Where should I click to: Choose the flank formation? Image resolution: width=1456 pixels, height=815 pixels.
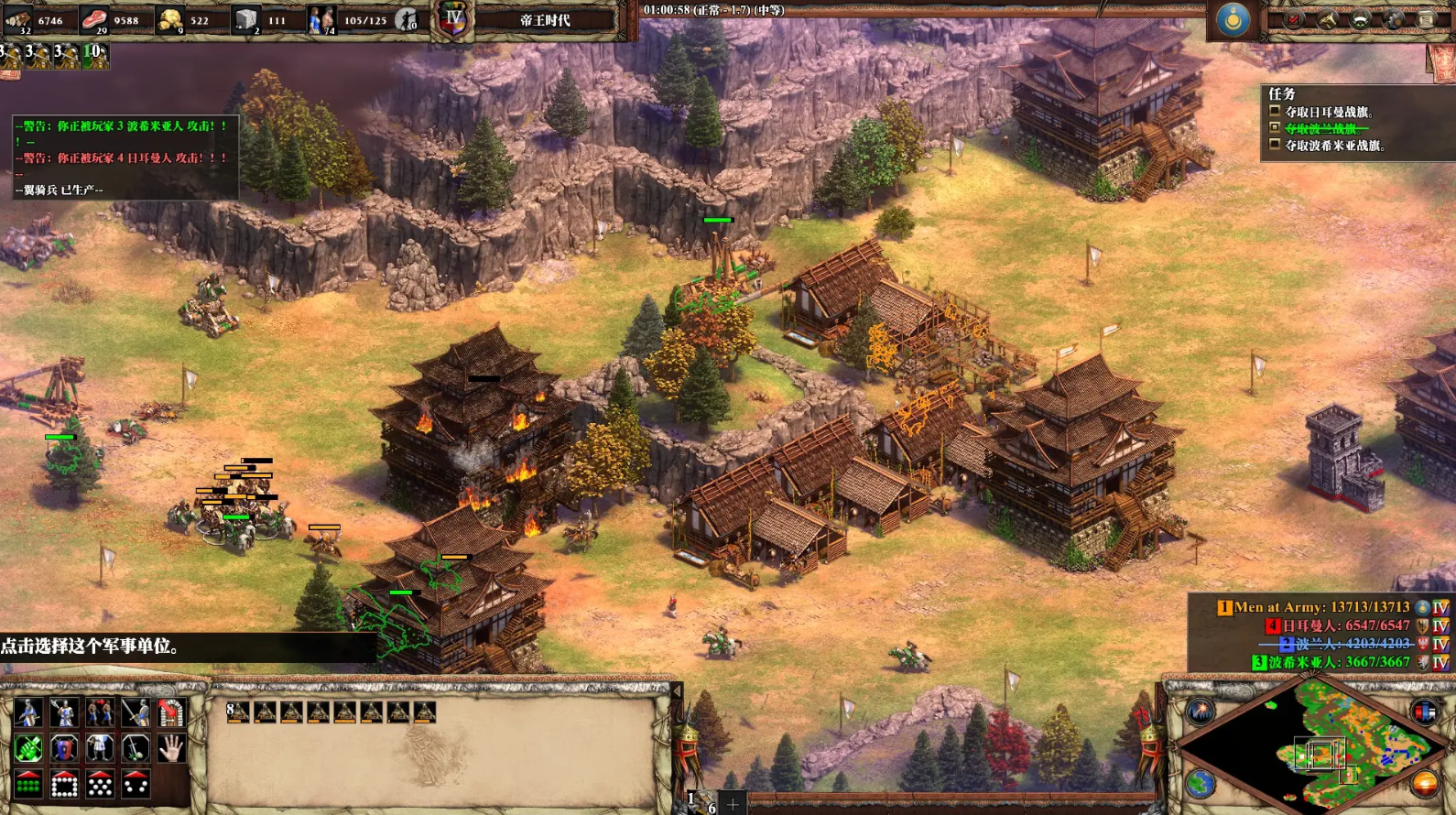[136, 784]
